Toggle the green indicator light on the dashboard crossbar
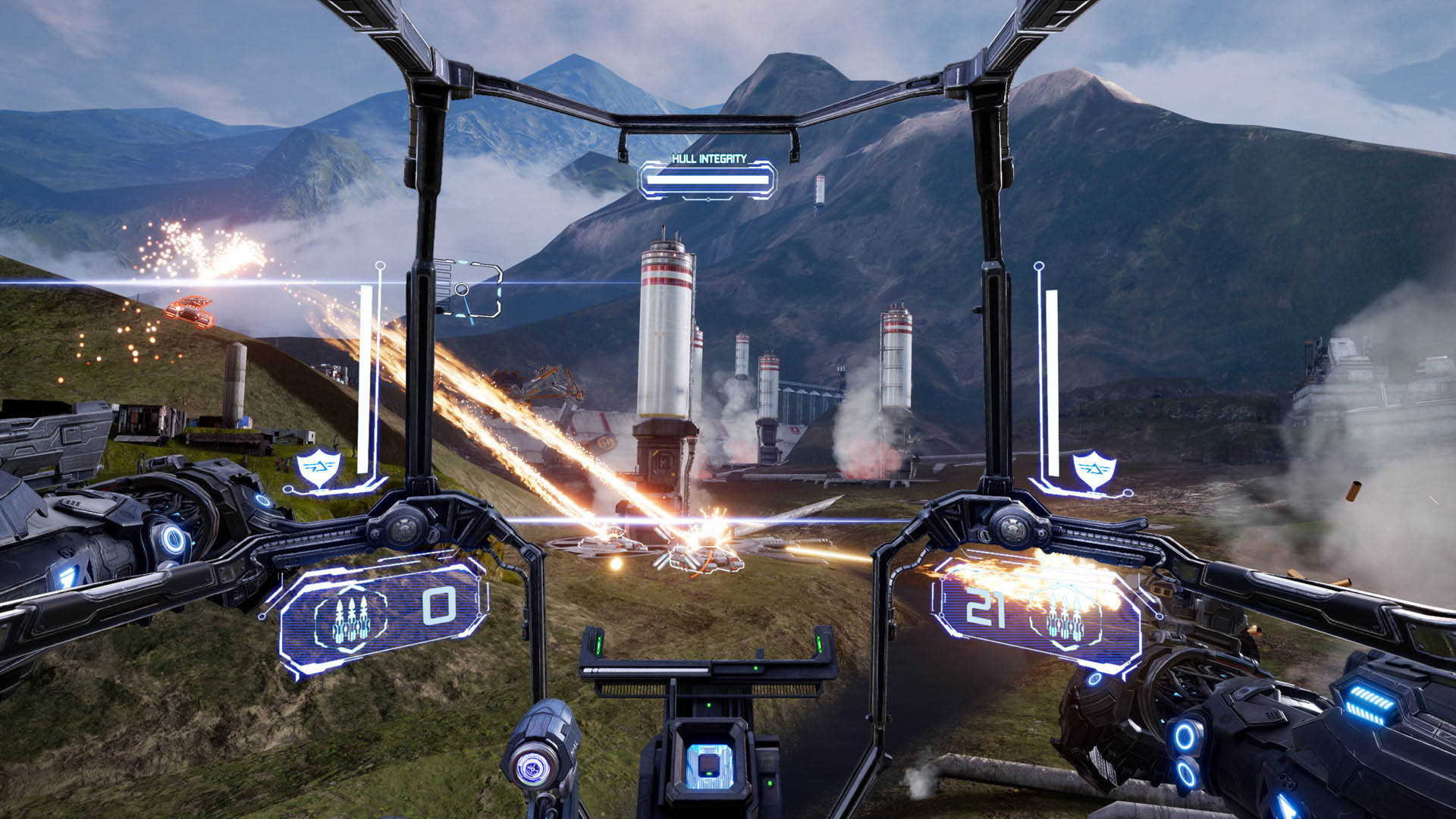This screenshot has width=1456, height=819. [x=756, y=668]
